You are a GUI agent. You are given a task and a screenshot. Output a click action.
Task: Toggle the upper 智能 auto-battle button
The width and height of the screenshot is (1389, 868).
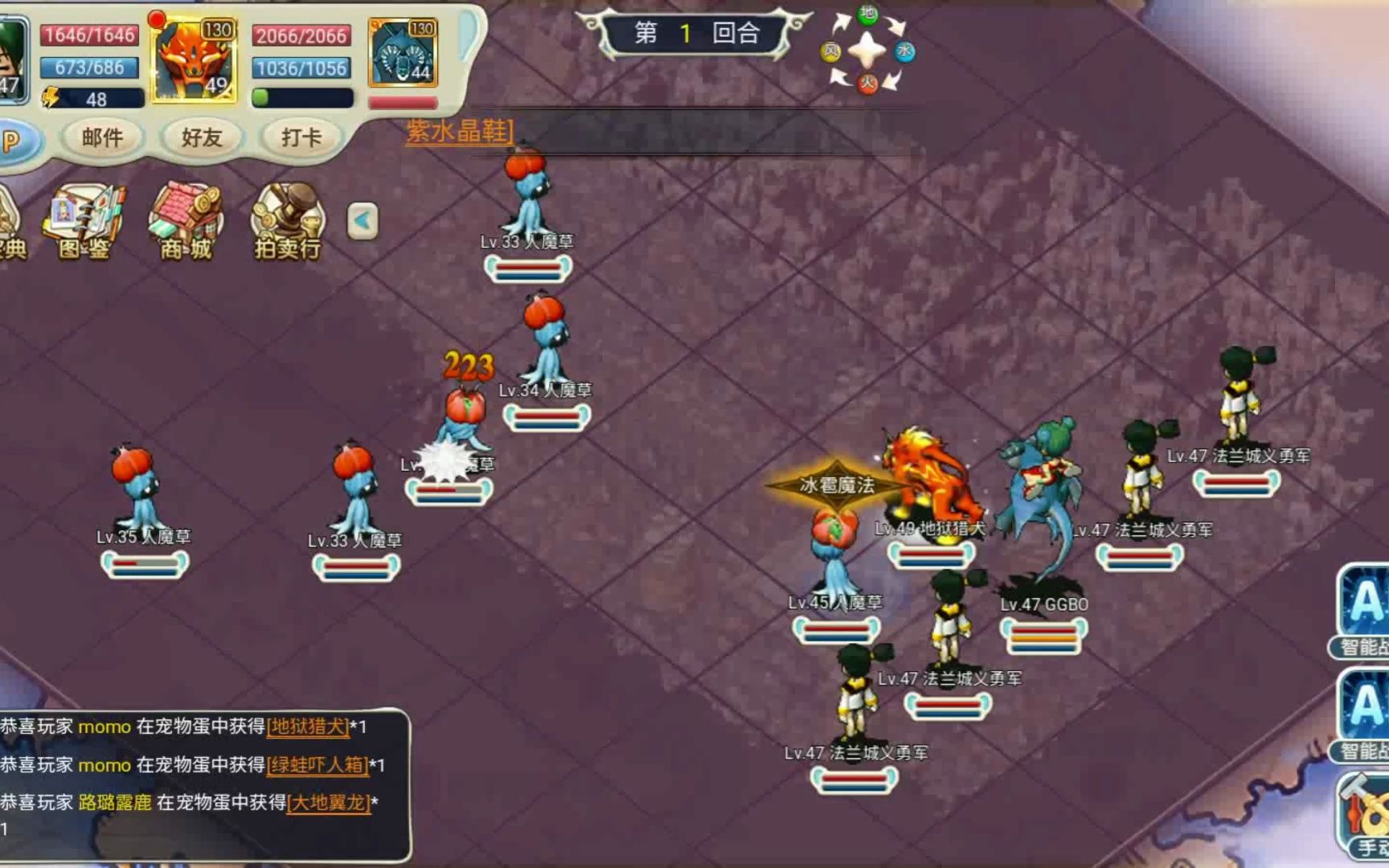1365,611
